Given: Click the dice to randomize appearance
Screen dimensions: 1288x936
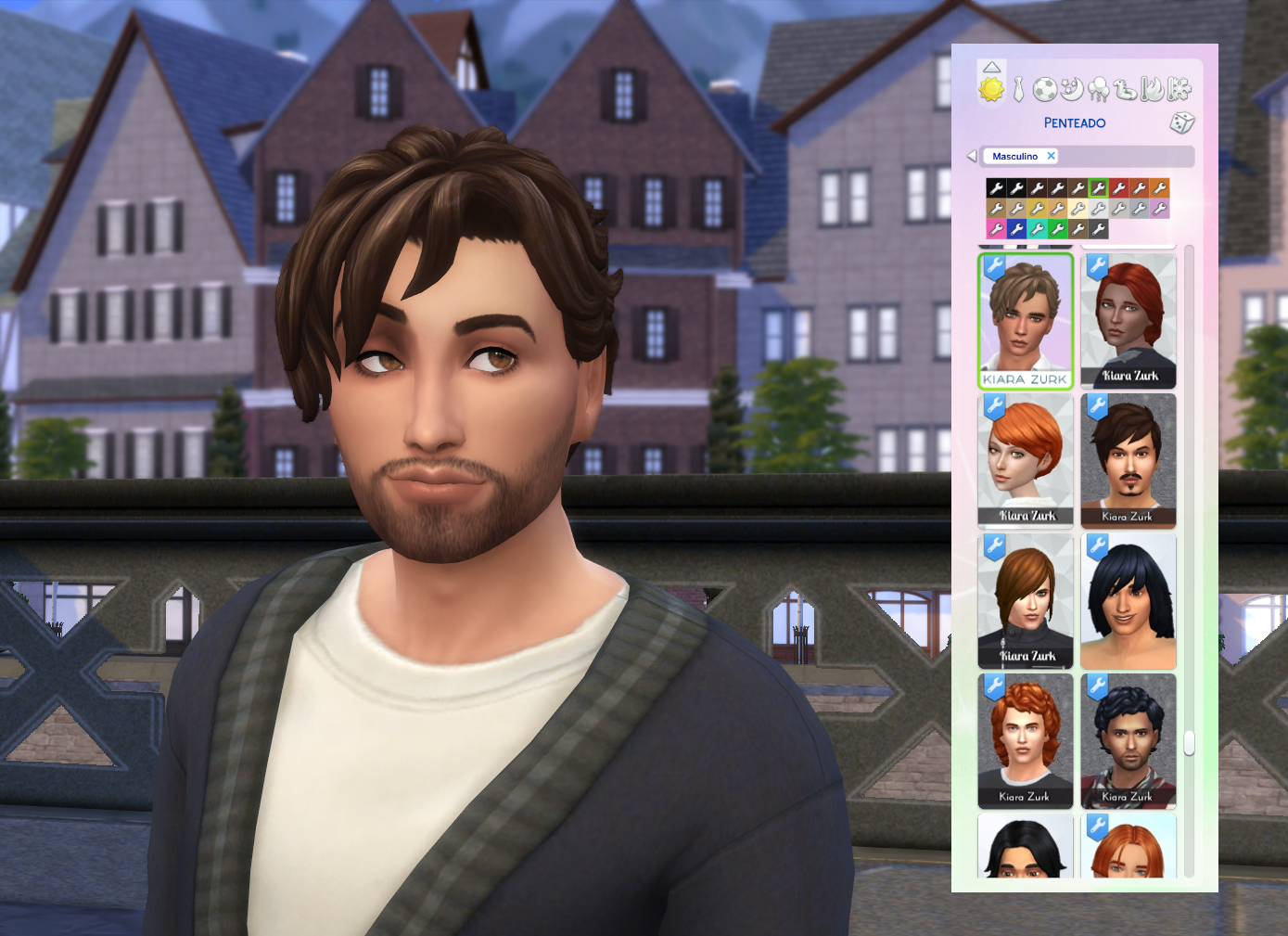Looking at the screenshot, I should [1181, 123].
